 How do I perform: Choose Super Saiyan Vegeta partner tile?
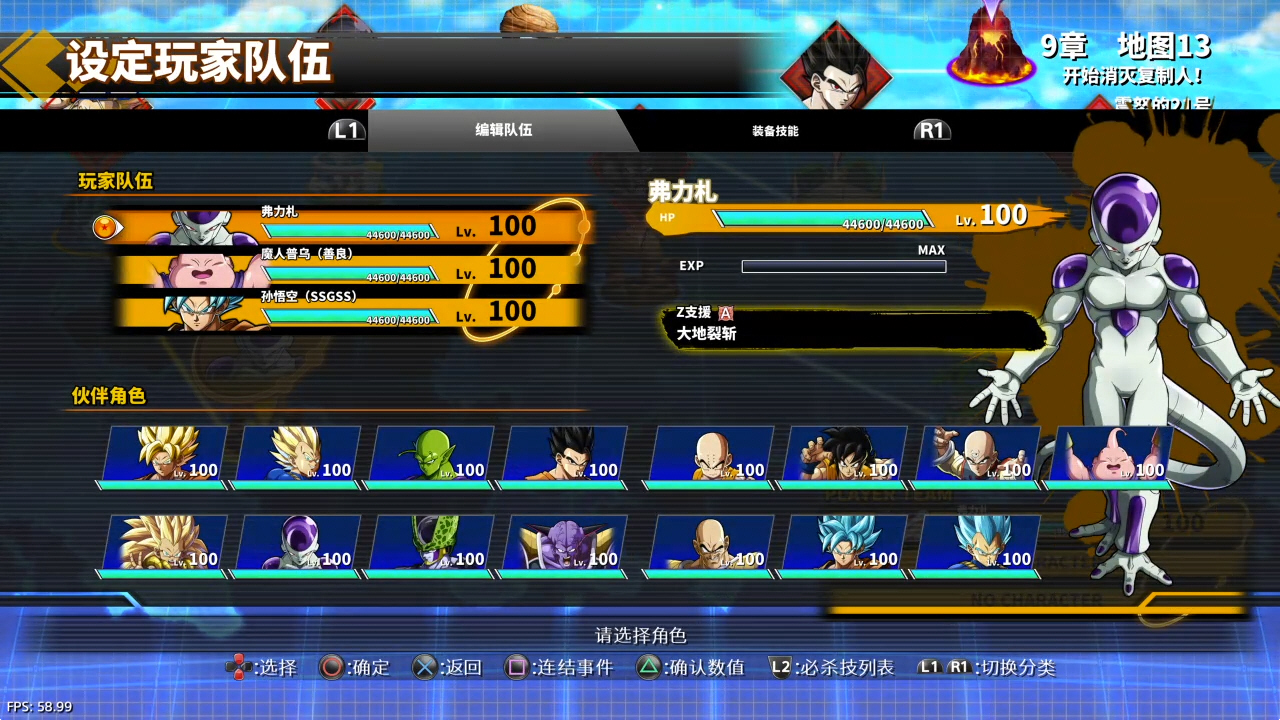pyautogui.click(x=298, y=456)
